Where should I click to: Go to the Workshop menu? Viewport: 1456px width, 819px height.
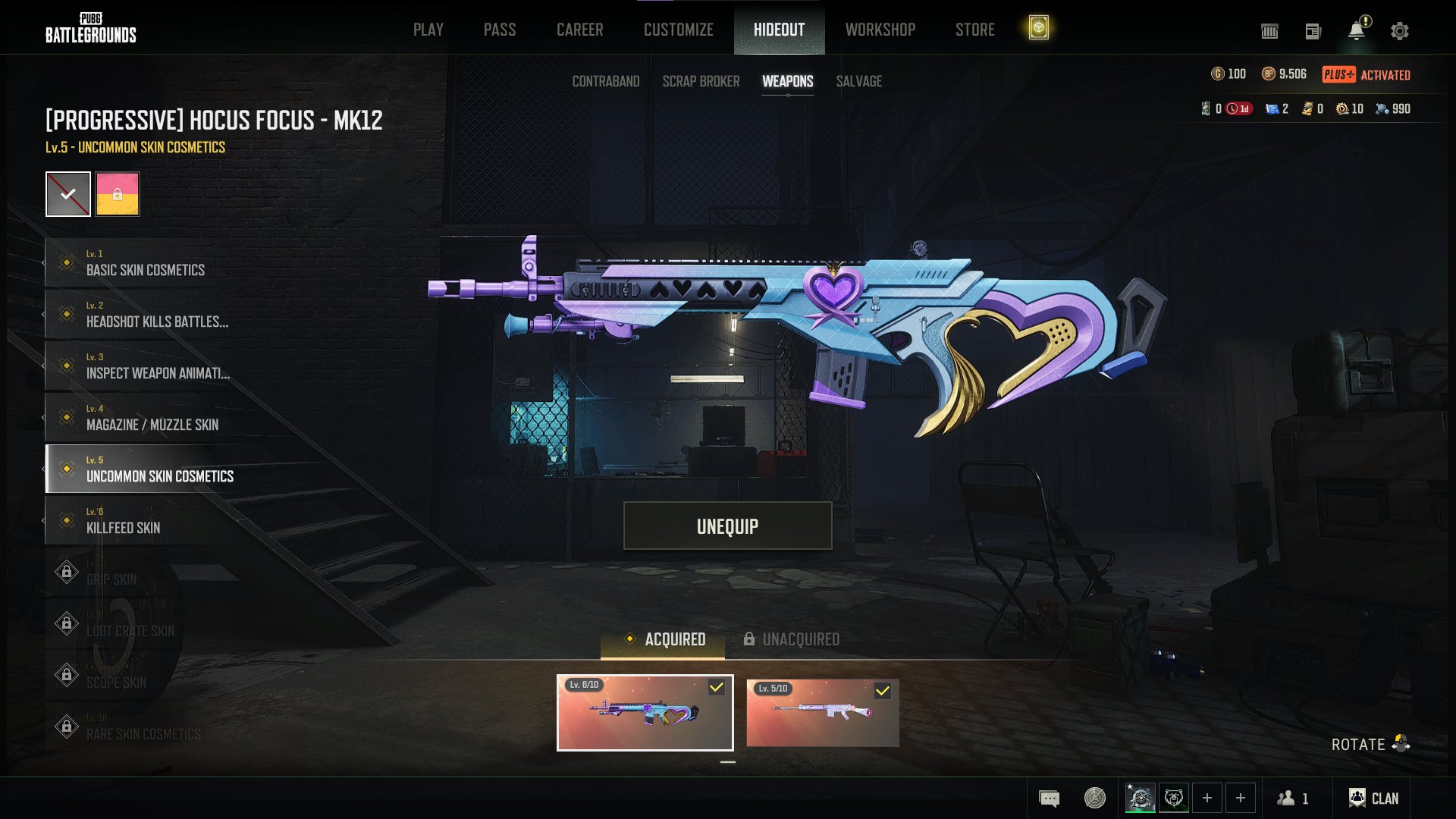tap(880, 30)
